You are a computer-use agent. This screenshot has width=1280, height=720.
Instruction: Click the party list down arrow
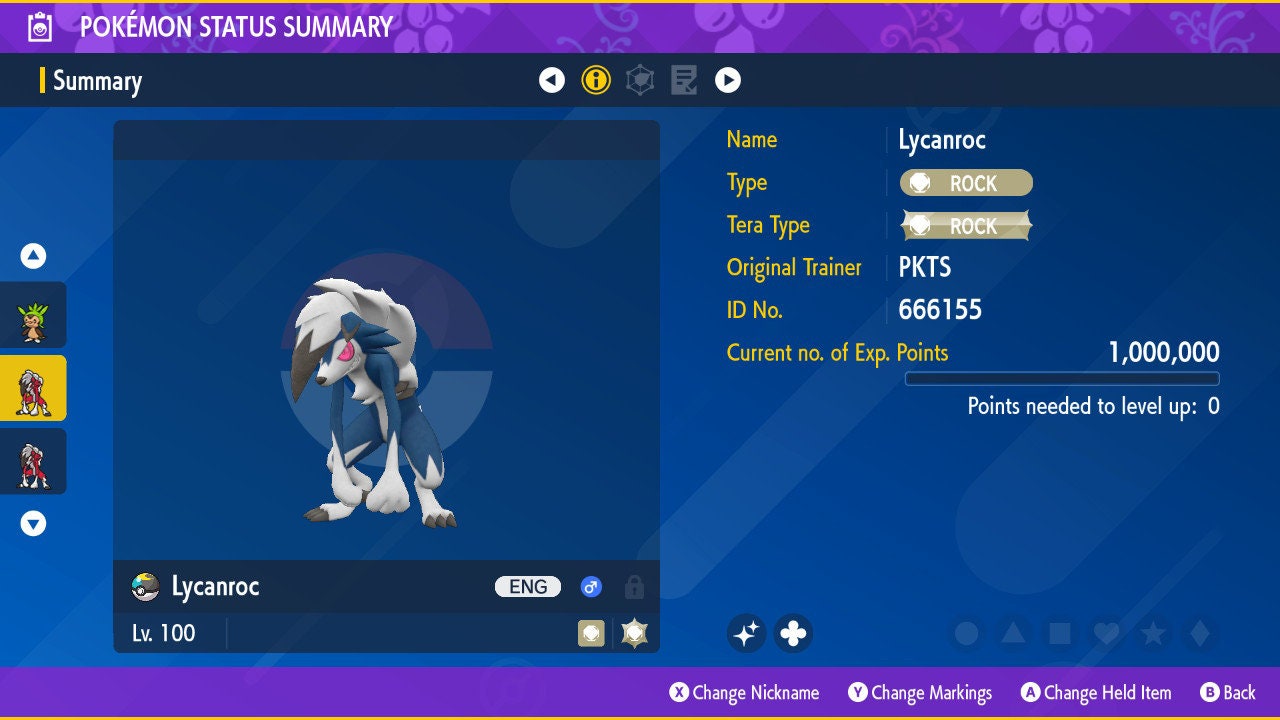pos(34,523)
